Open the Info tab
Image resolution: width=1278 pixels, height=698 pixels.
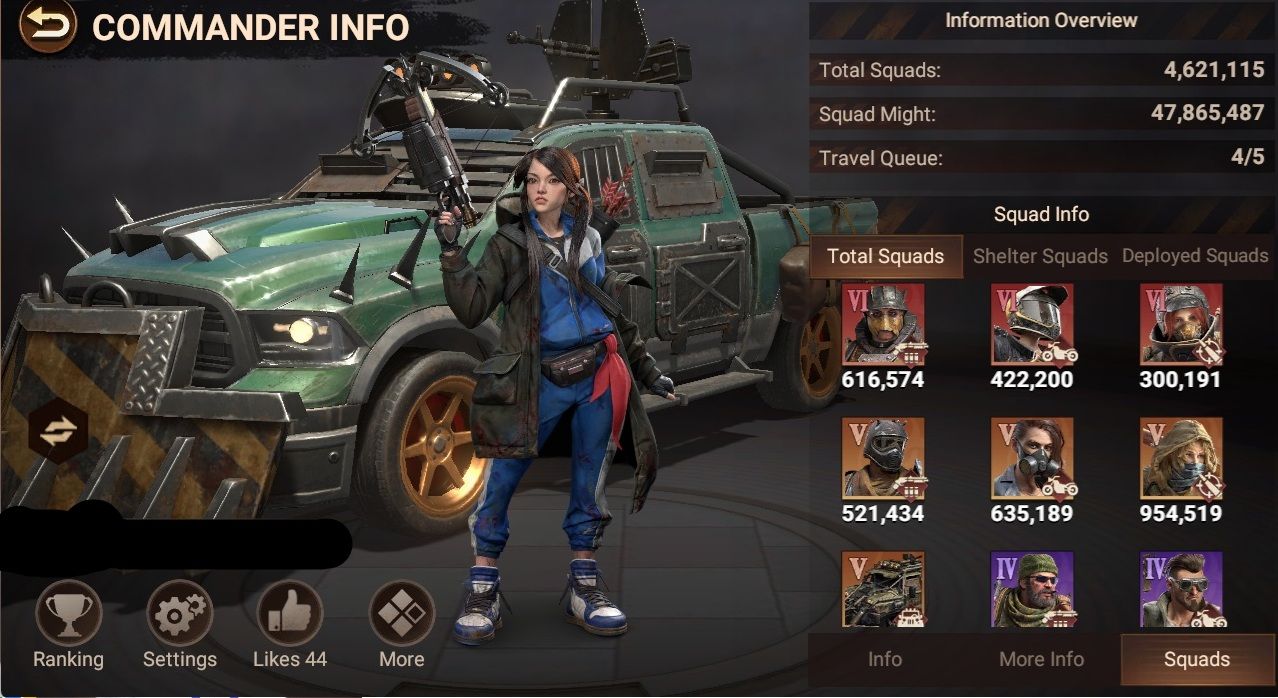tap(885, 659)
